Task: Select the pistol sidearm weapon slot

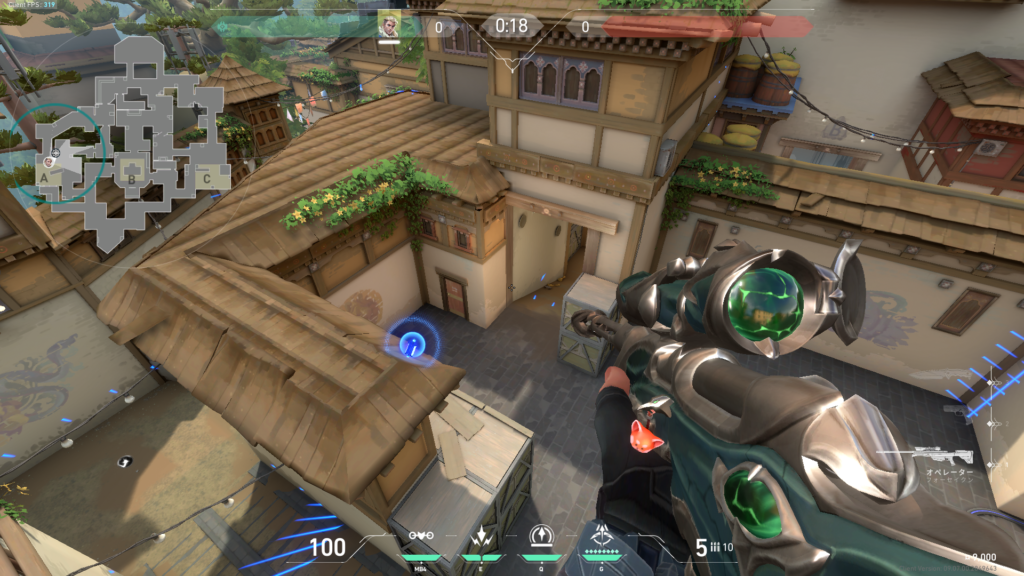Action: click(955, 410)
